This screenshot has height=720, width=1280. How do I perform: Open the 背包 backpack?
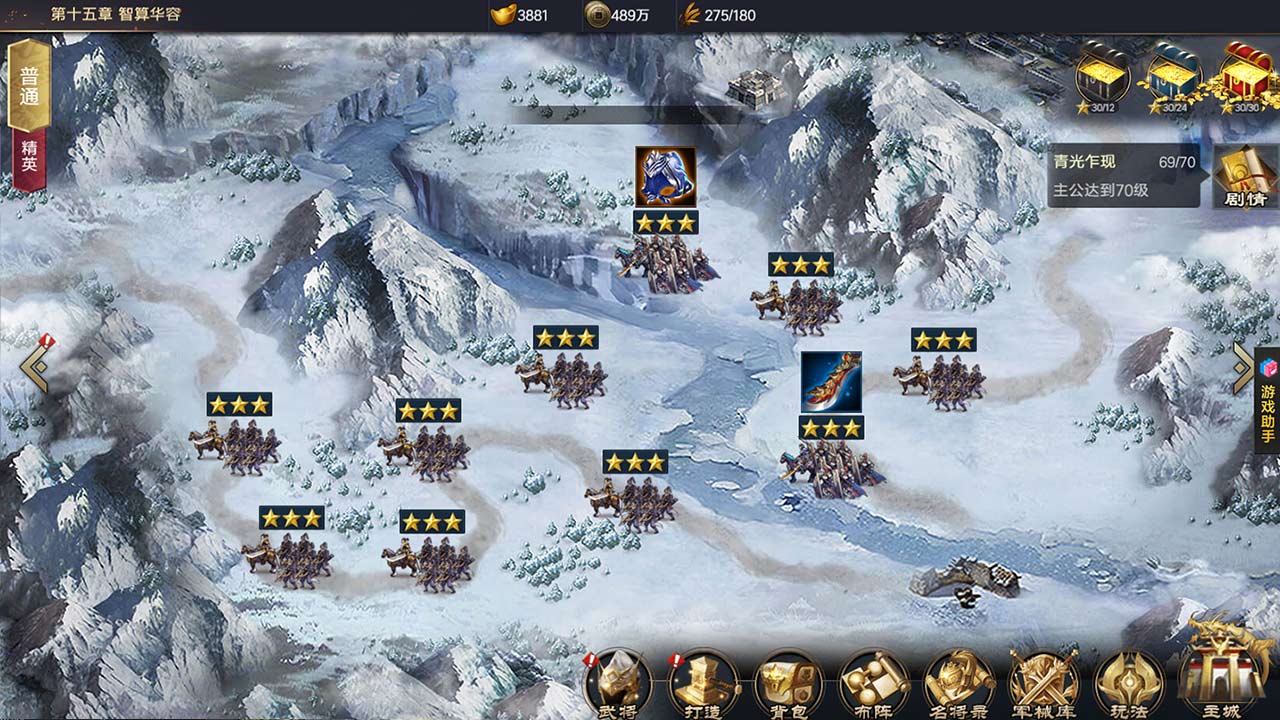click(788, 684)
